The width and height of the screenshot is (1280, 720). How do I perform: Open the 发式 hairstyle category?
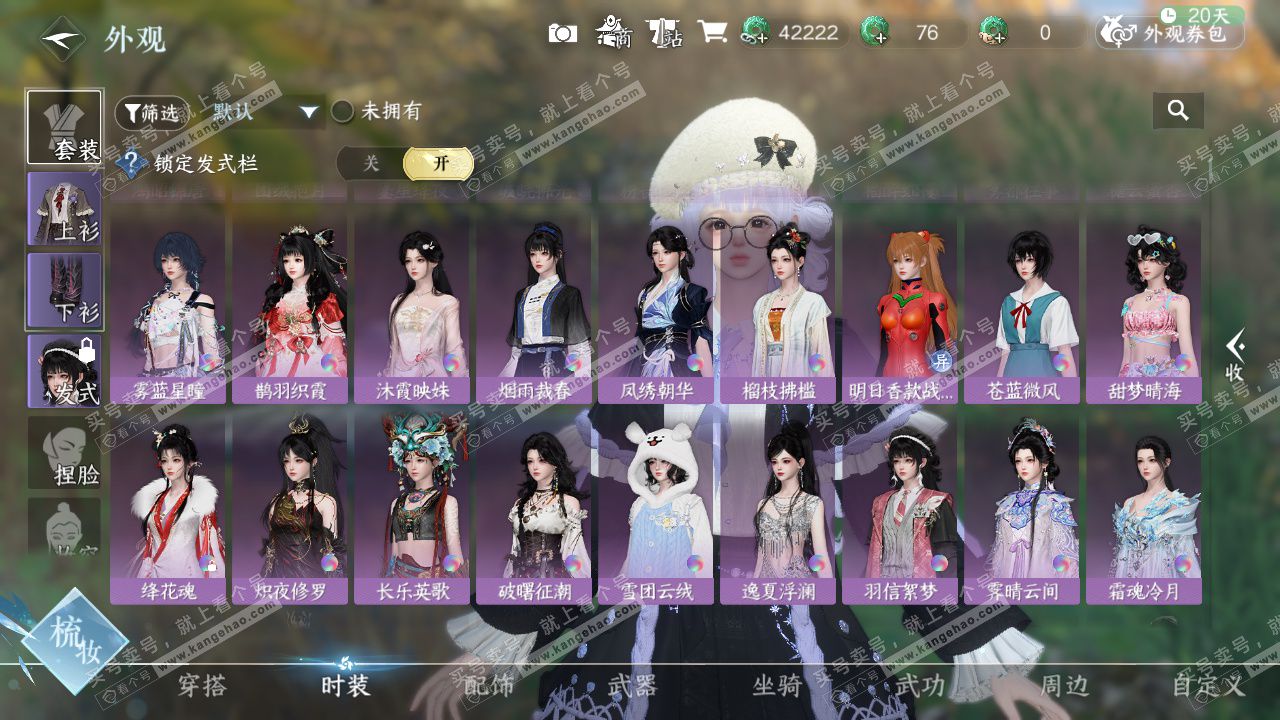(64, 371)
